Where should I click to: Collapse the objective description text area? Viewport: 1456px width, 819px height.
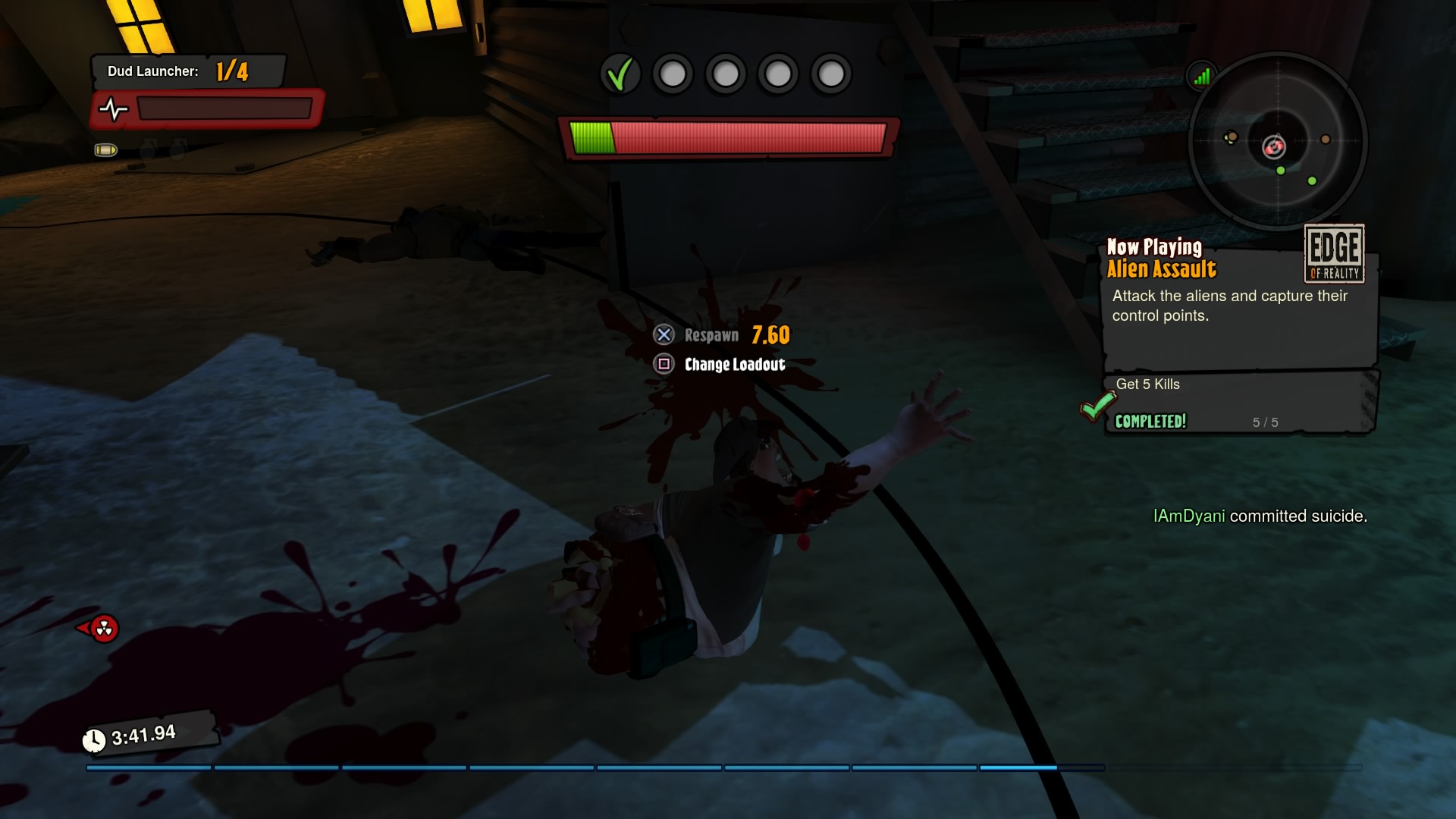click(1228, 306)
